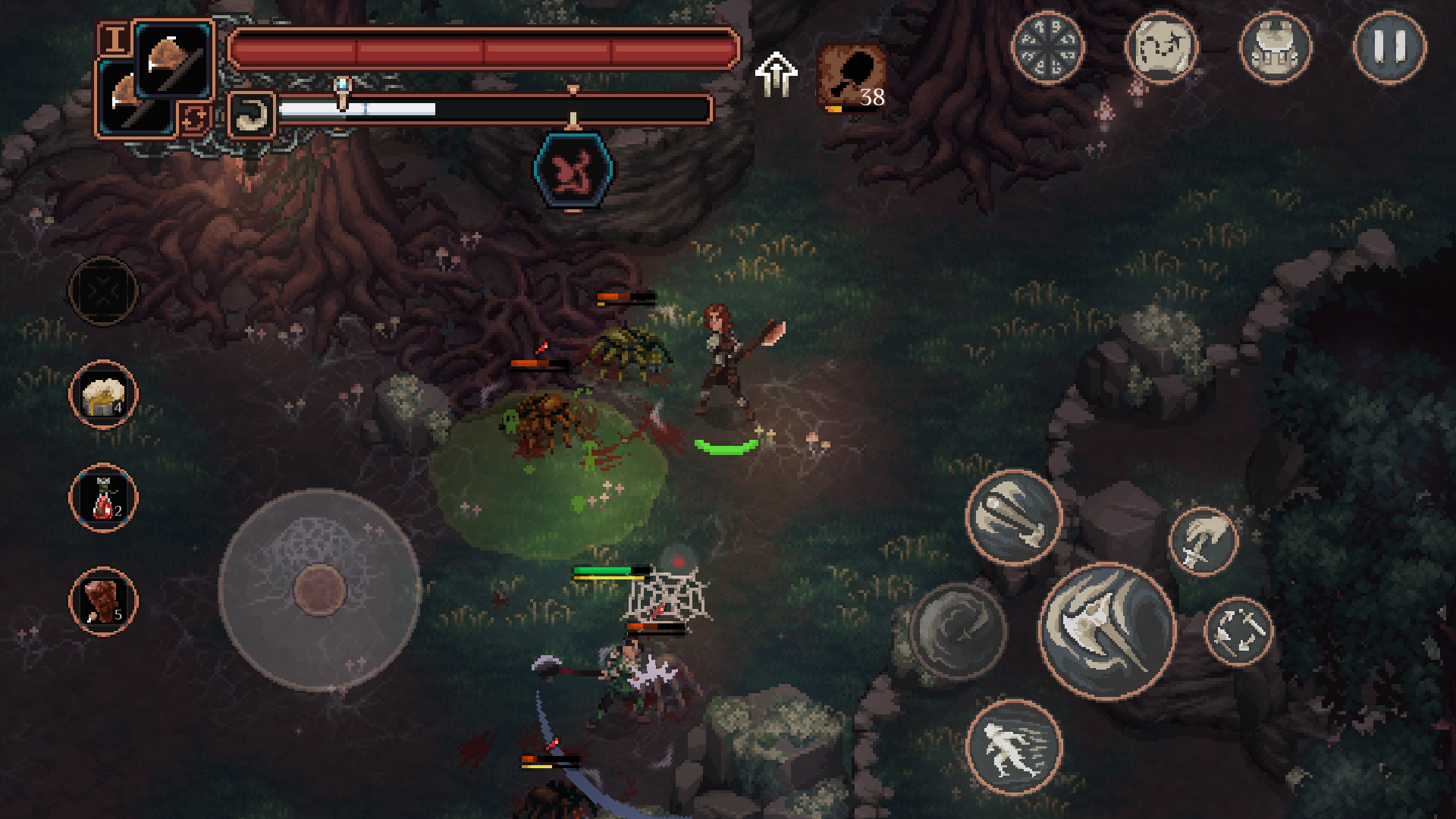The height and width of the screenshot is (819, 1456).
Task: Use the red health potion
Action: 103,498
